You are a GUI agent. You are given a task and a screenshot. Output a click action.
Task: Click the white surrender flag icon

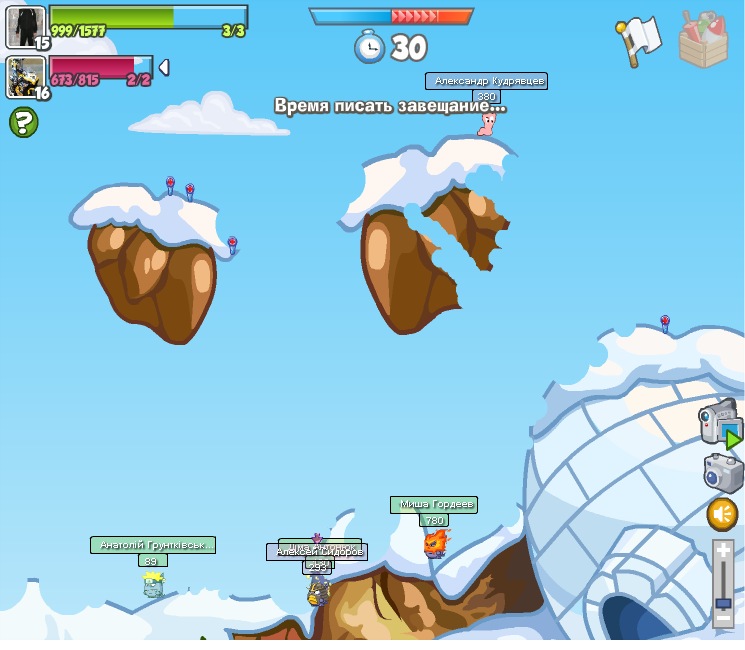tap(638, 41)
